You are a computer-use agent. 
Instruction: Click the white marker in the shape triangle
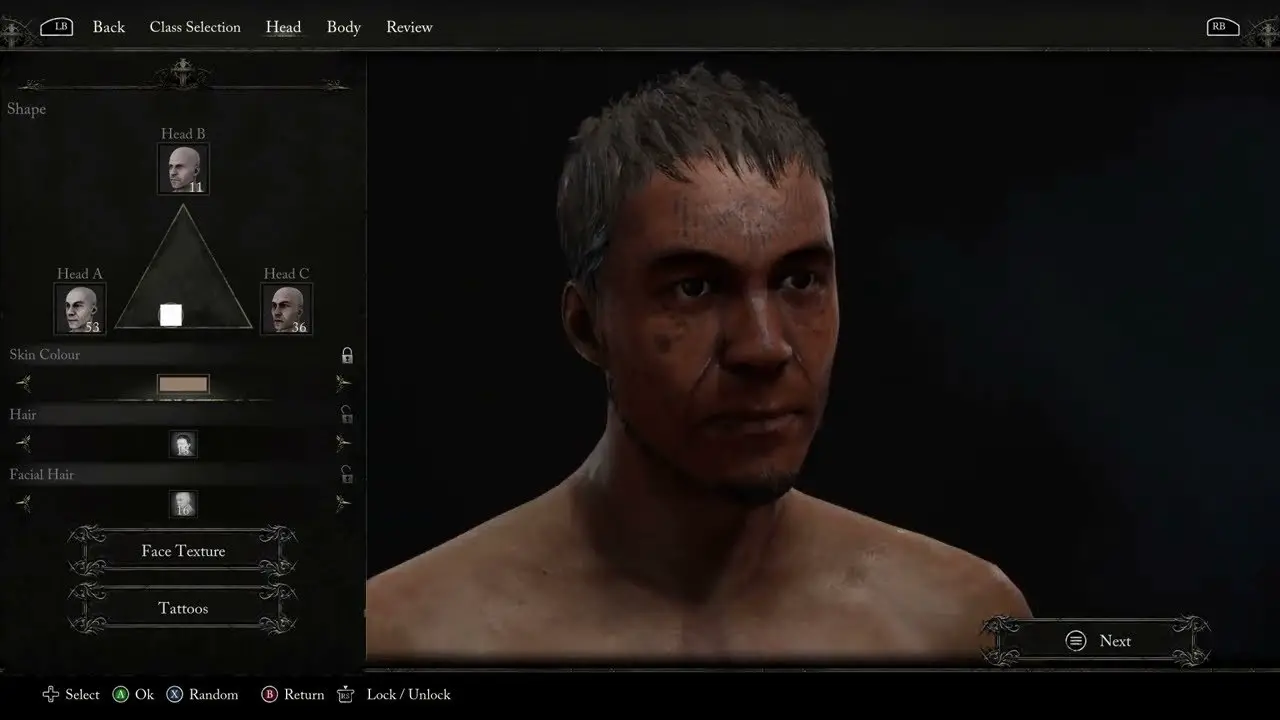(x=171, y=315)
